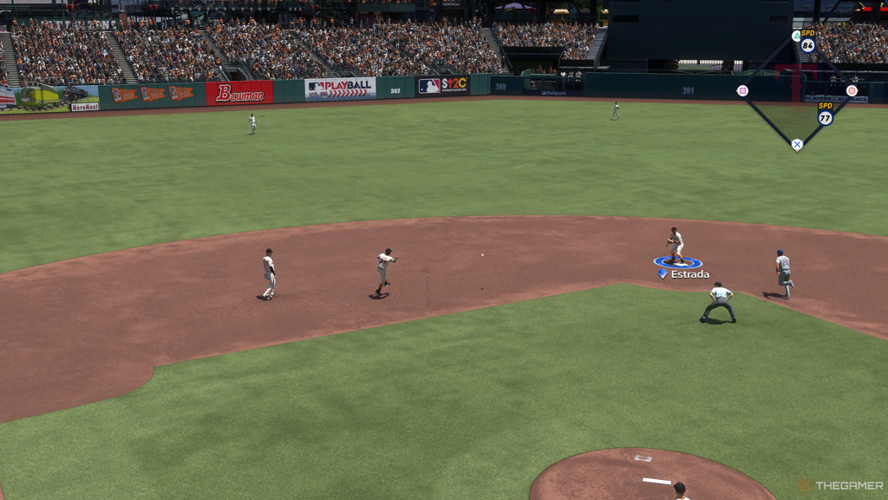Select the Estrada fielder selection marker
Screen dimensions: 888x500
point(678,263)
